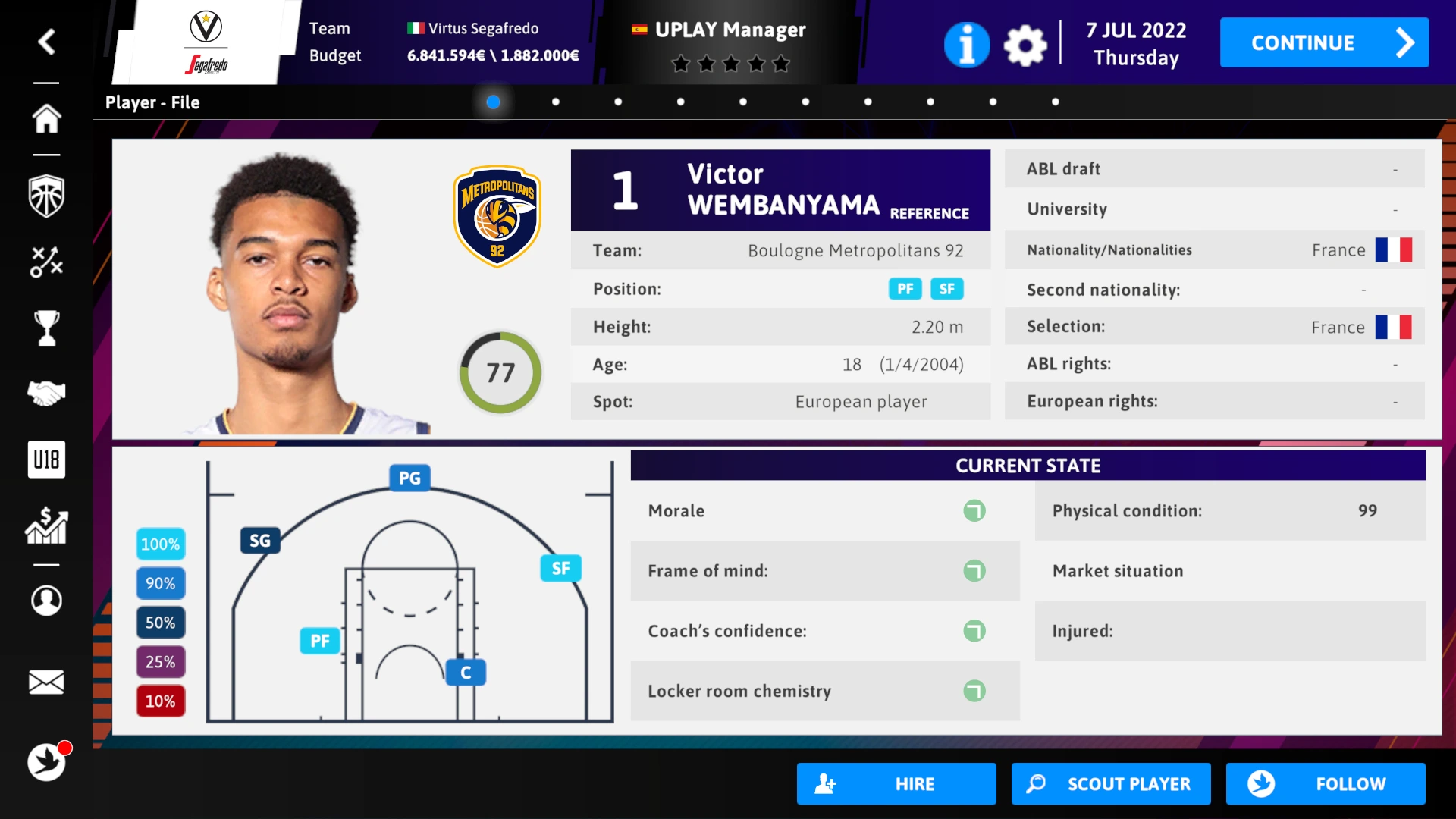Open competitions with the trophy icon

pos(47,327)
